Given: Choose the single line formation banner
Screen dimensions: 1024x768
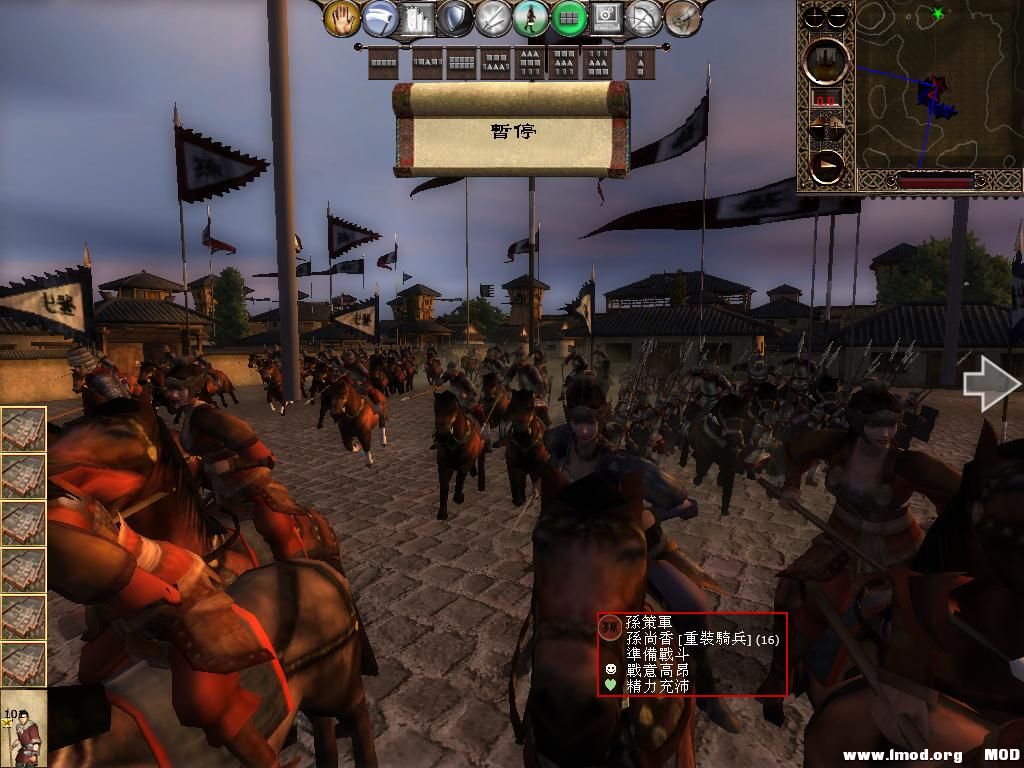Looking at the screenshot, I should pyautogui.click(x=383, y=64).
